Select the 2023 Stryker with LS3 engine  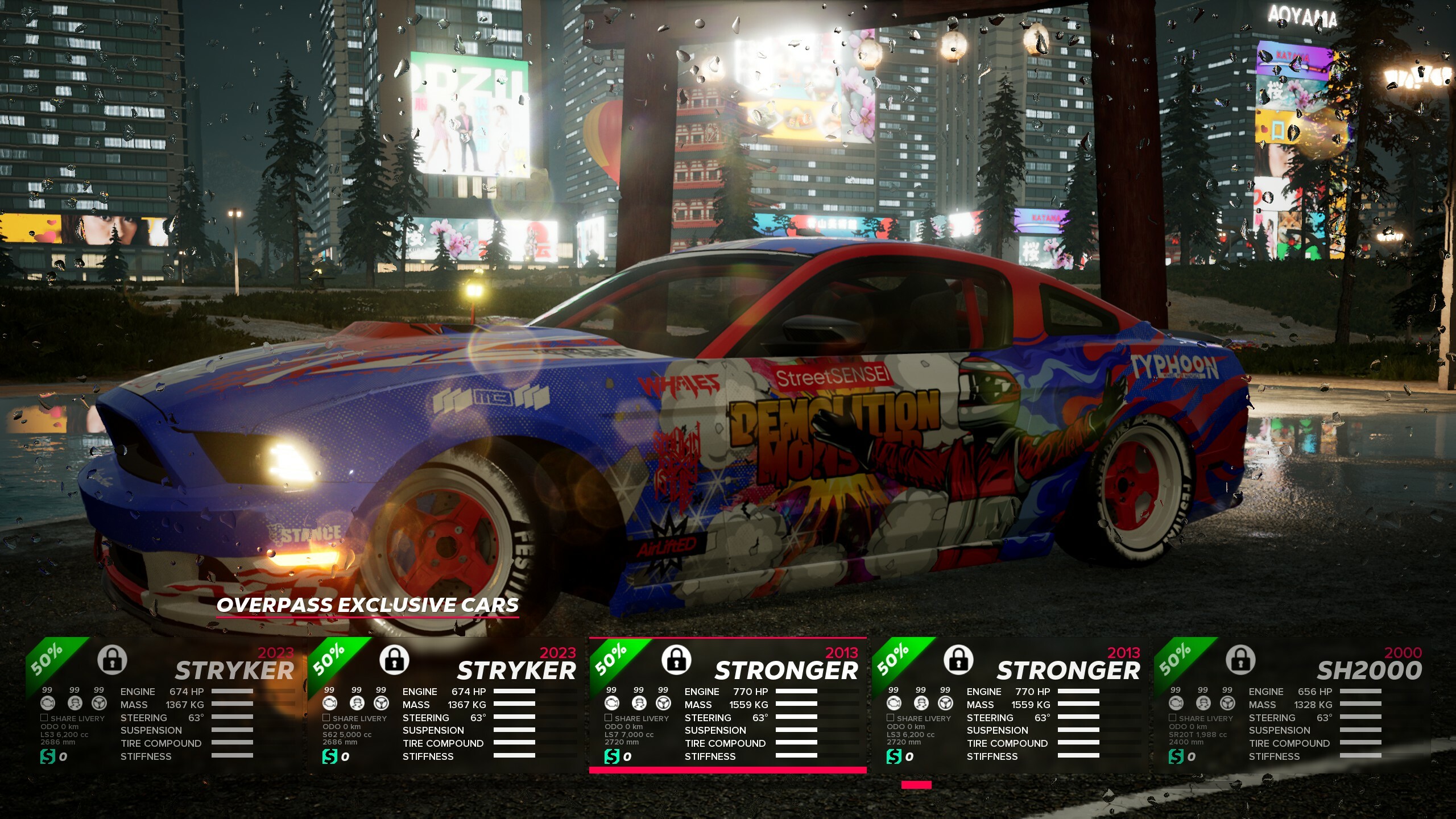tap(165, 705)
